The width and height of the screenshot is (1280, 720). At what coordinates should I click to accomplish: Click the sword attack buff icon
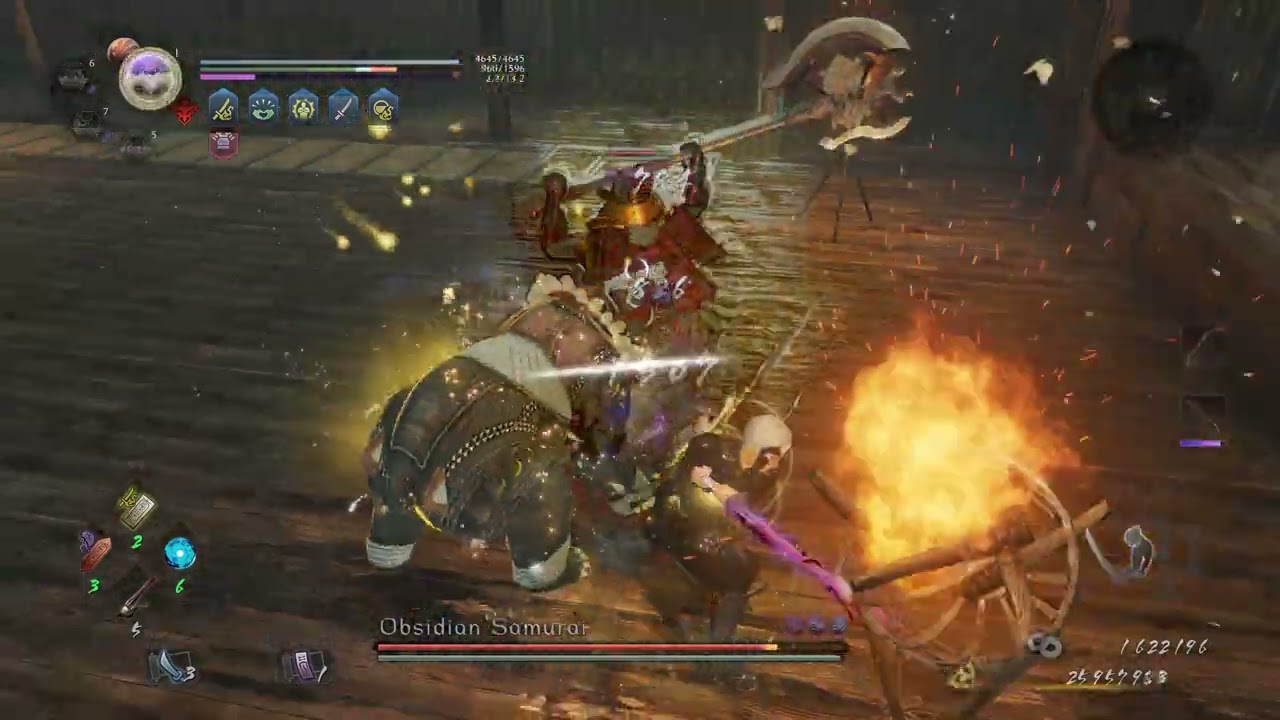pos(223,107)
